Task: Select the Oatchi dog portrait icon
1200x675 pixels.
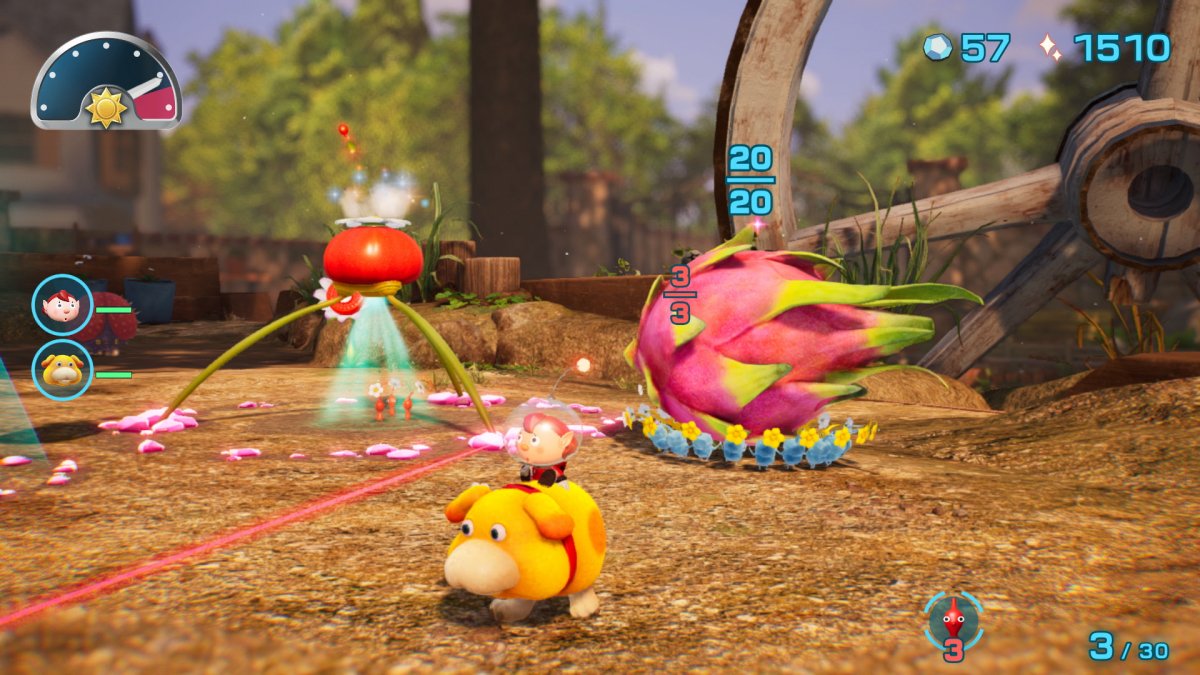Action: coord(62,369)
